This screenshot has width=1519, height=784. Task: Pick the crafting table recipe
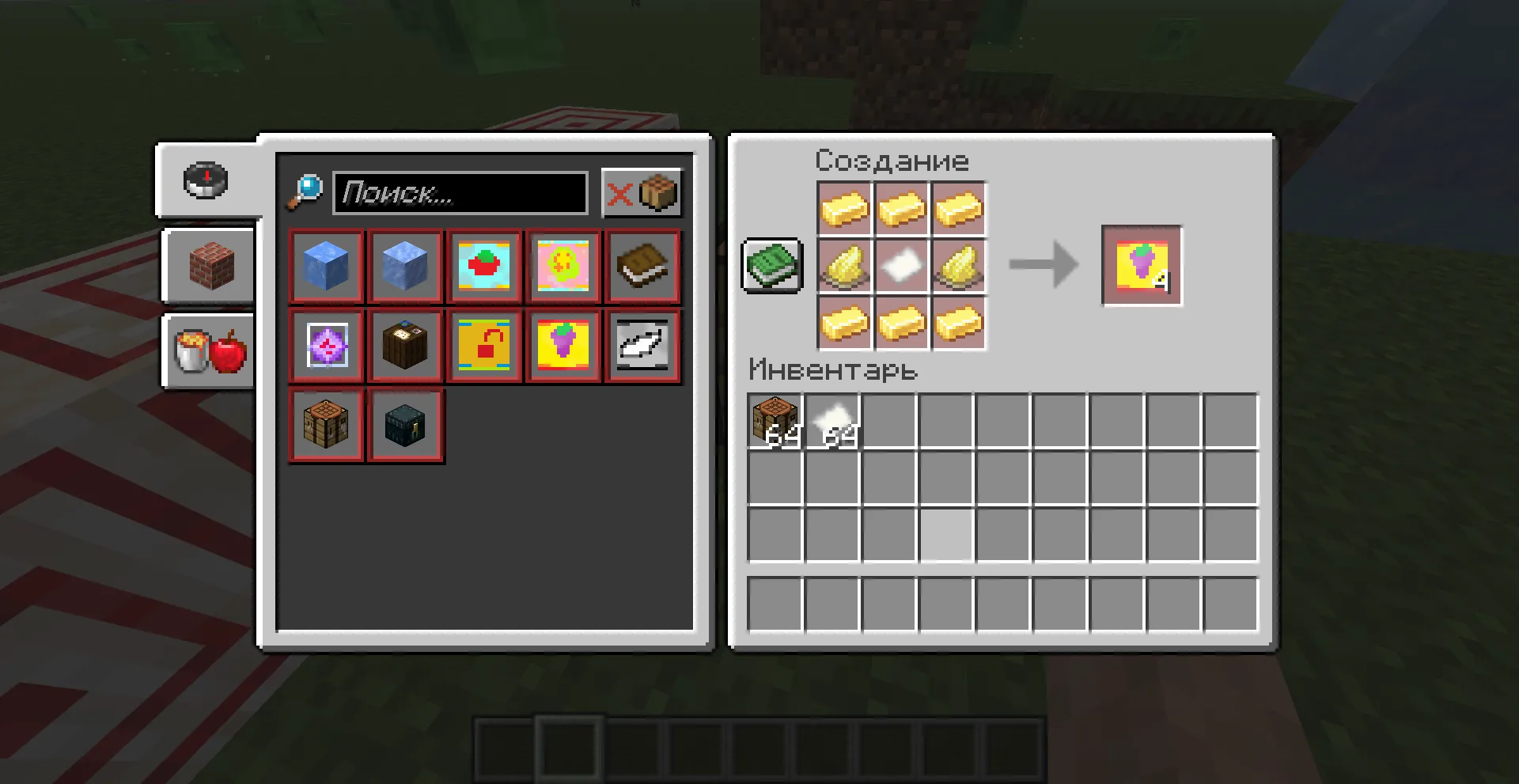326,424
